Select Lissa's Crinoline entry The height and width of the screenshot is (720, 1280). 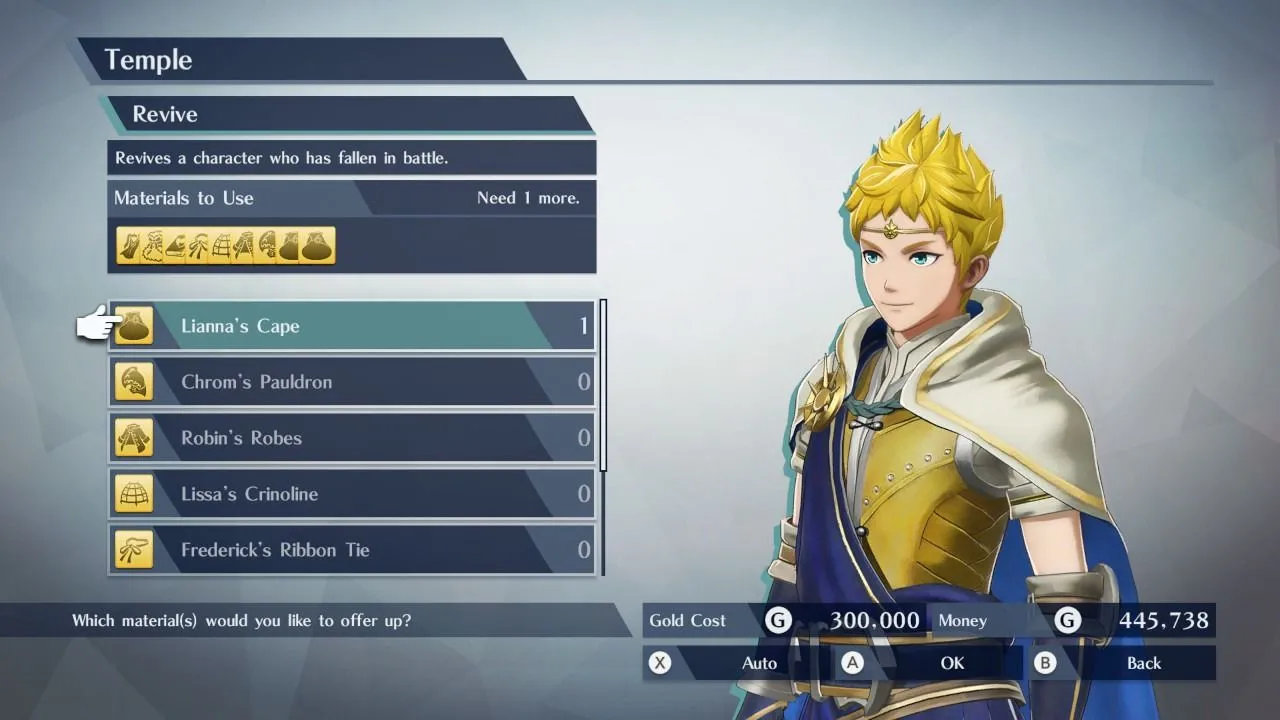click(x=352, y=494)
